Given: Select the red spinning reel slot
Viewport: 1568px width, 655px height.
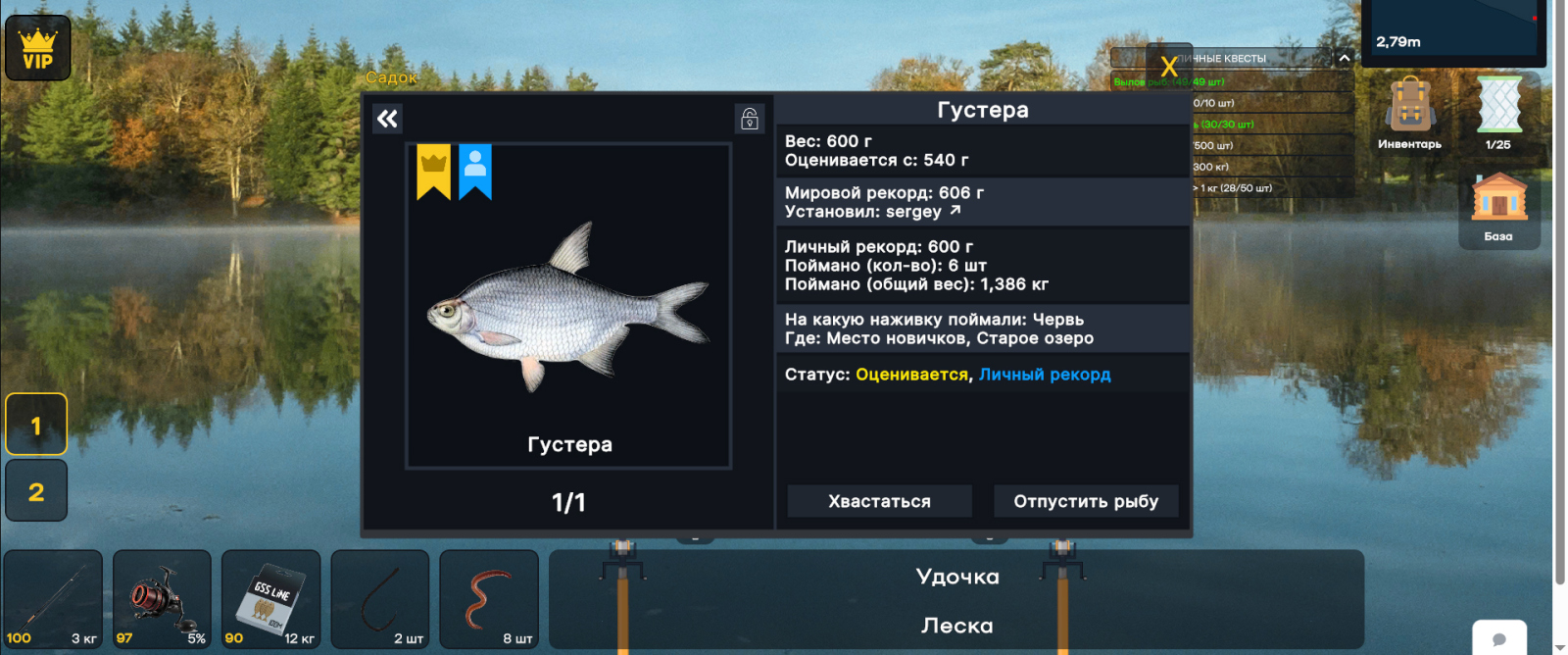Looking at the screenshot, I should [x=162, y=599].
